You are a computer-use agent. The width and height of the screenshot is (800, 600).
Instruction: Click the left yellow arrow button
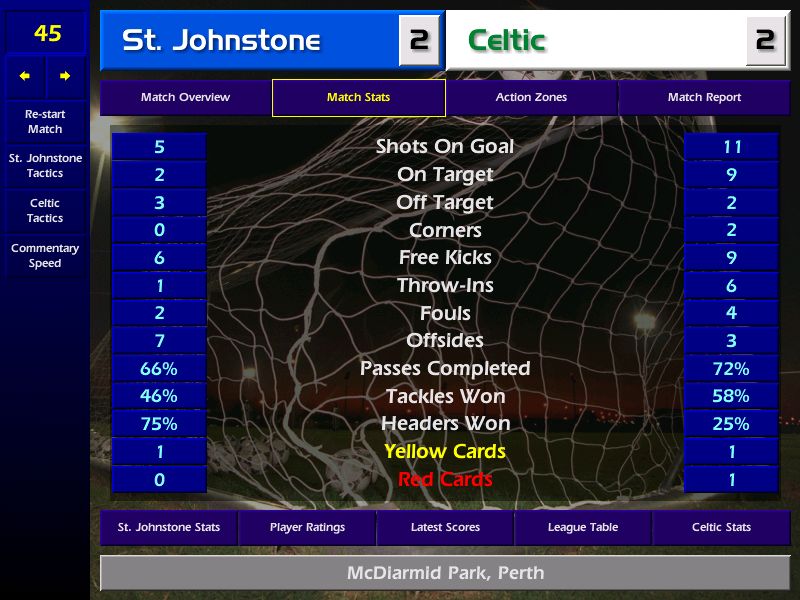point(25,76)
